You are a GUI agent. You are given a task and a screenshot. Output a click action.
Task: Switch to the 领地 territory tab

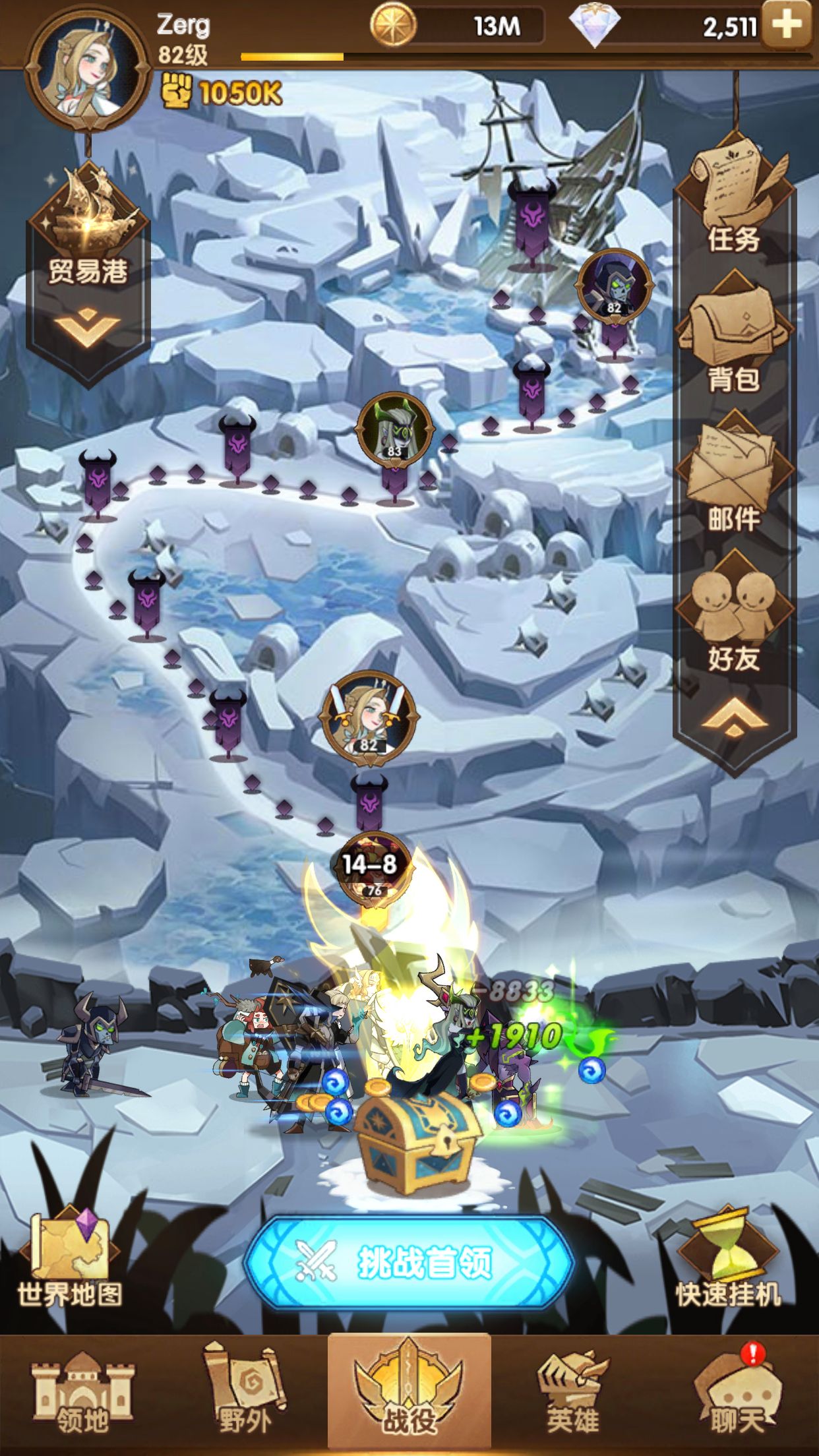[82, 1395]
